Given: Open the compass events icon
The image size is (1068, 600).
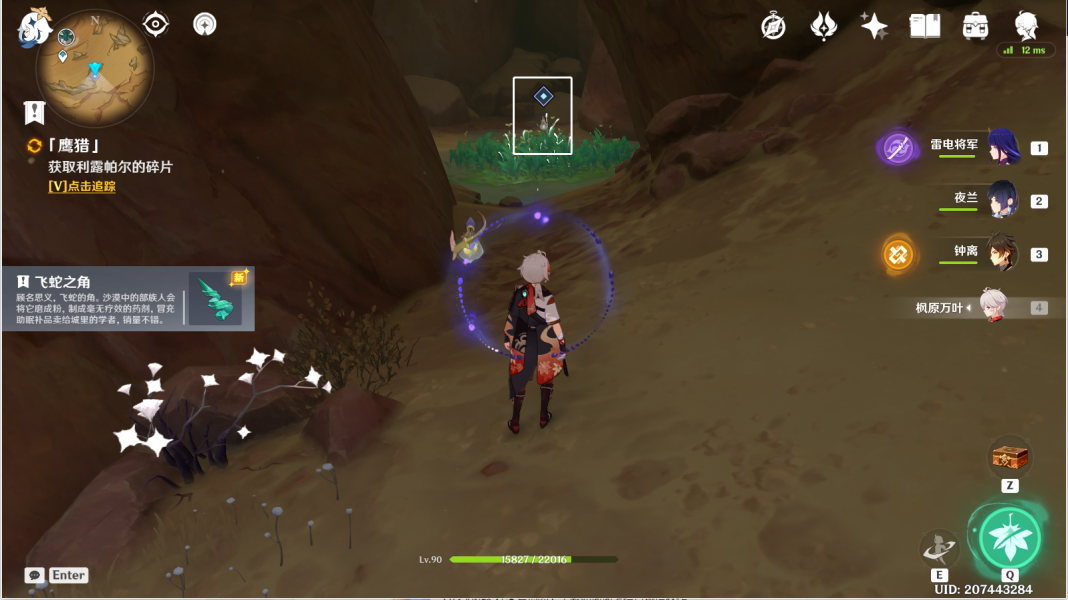Looking at the screenshot, I should point(773,26).
